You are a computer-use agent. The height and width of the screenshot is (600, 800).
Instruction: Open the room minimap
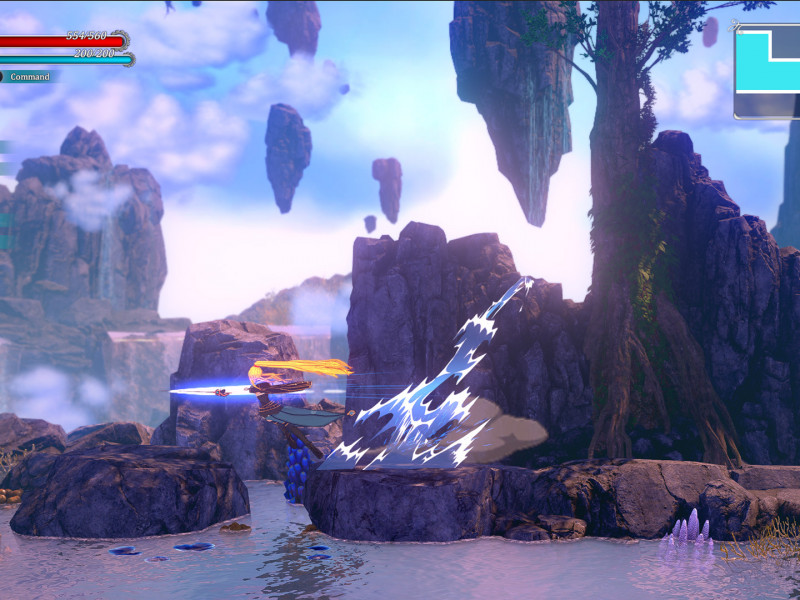[768, 72]
